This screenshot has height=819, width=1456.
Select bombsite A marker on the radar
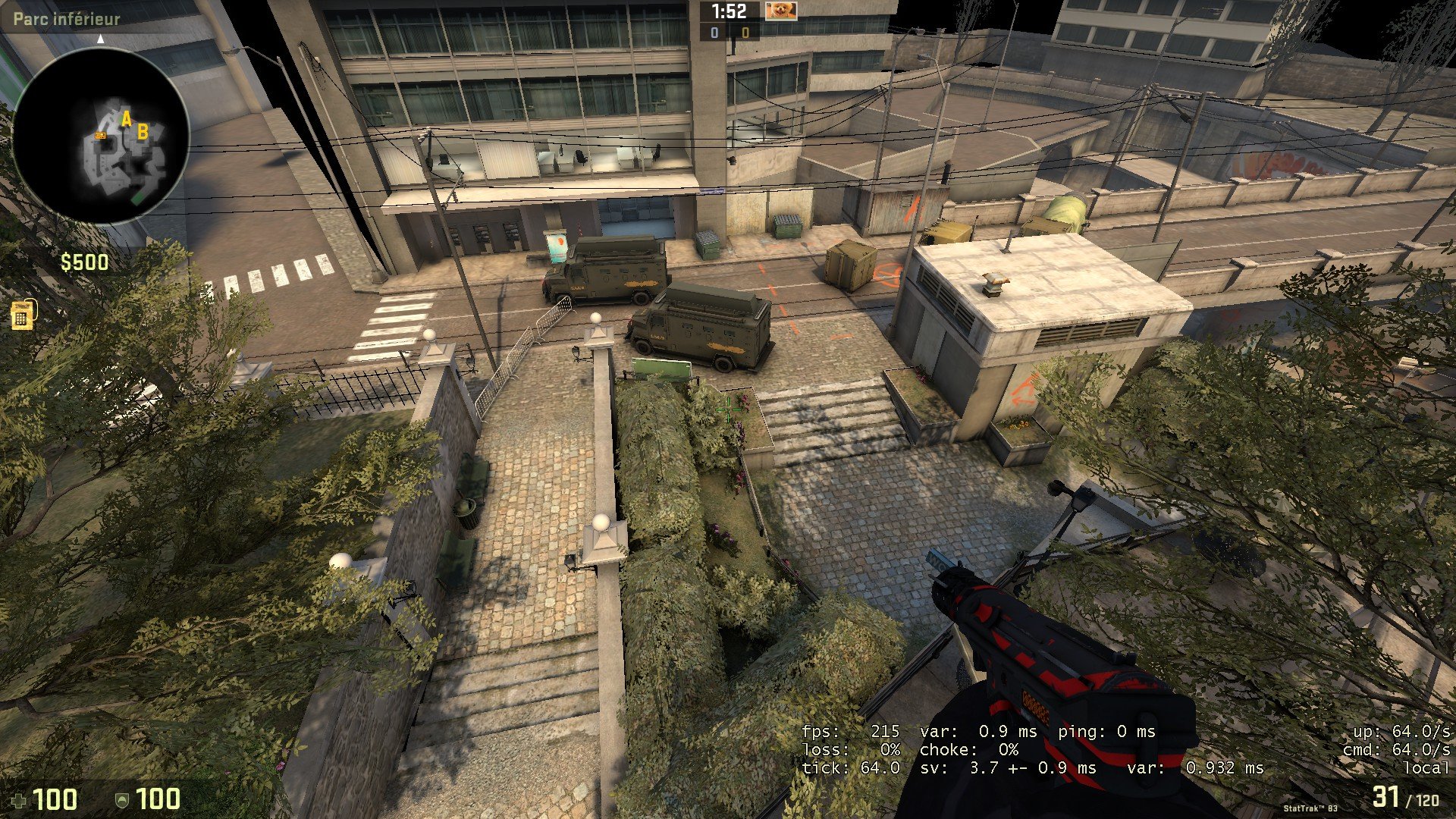(x=127, y=119)
